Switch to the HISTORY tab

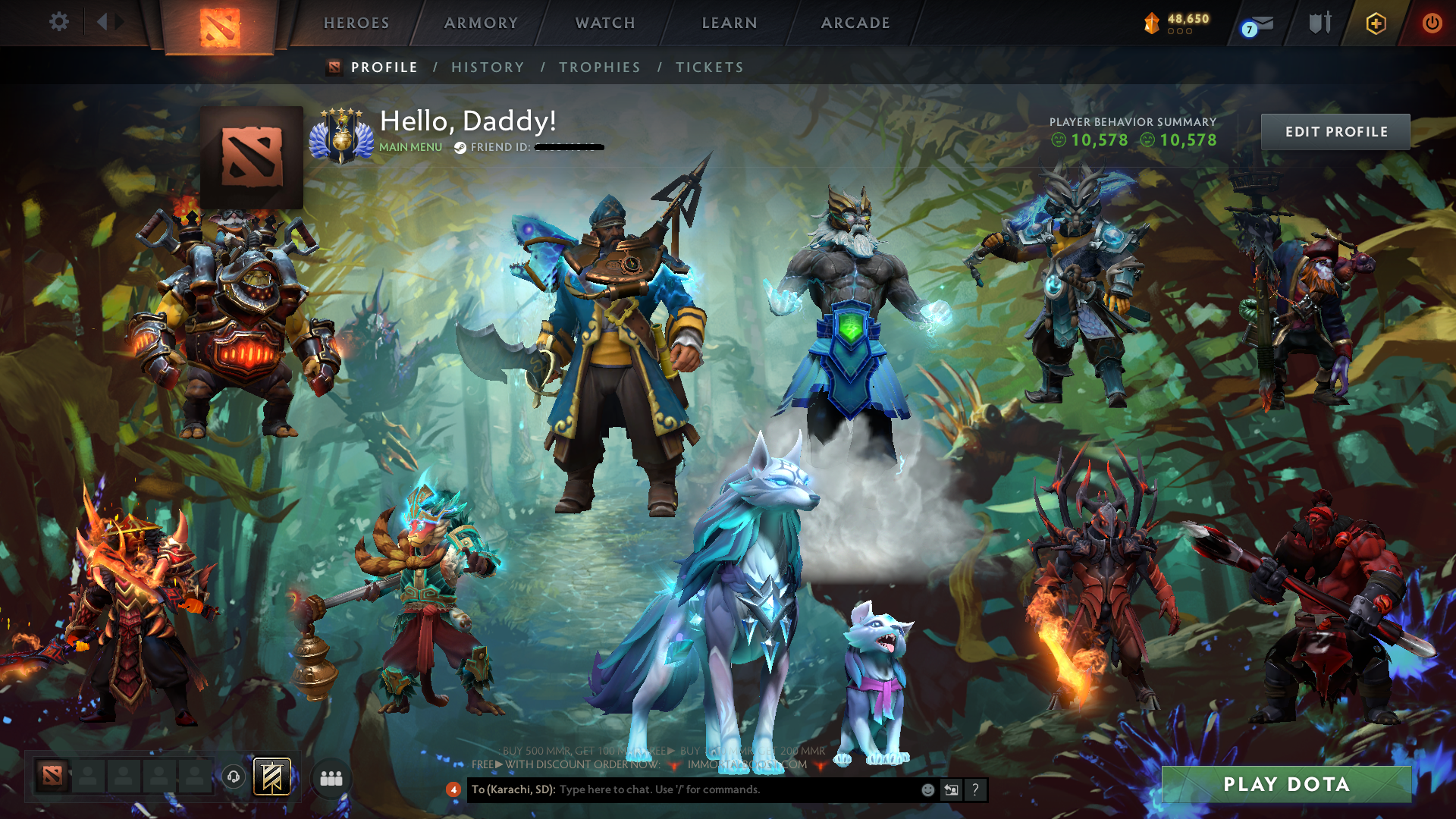coord(488,67)
